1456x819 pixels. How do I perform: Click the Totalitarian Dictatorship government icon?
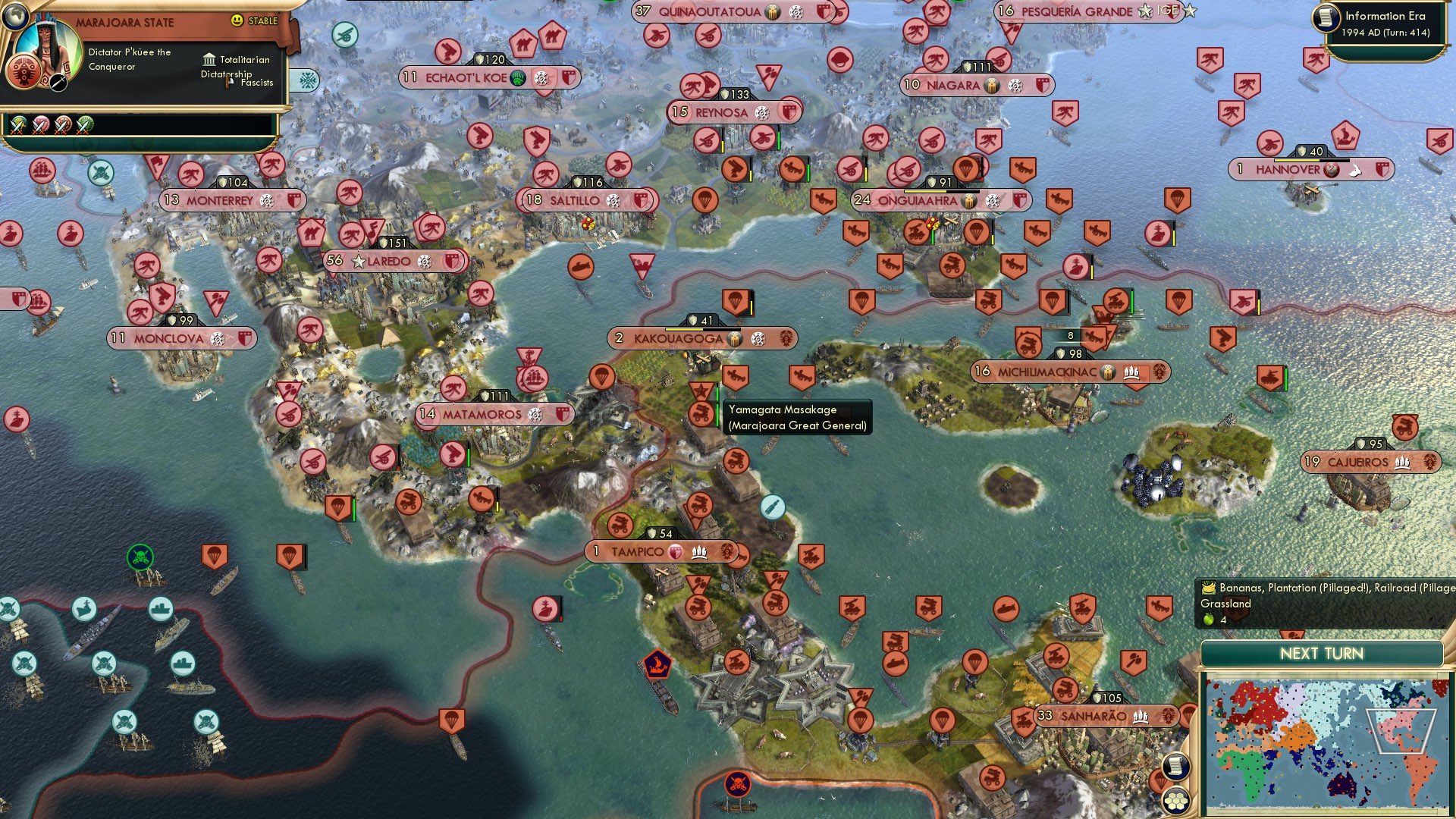tap(208, 59)
